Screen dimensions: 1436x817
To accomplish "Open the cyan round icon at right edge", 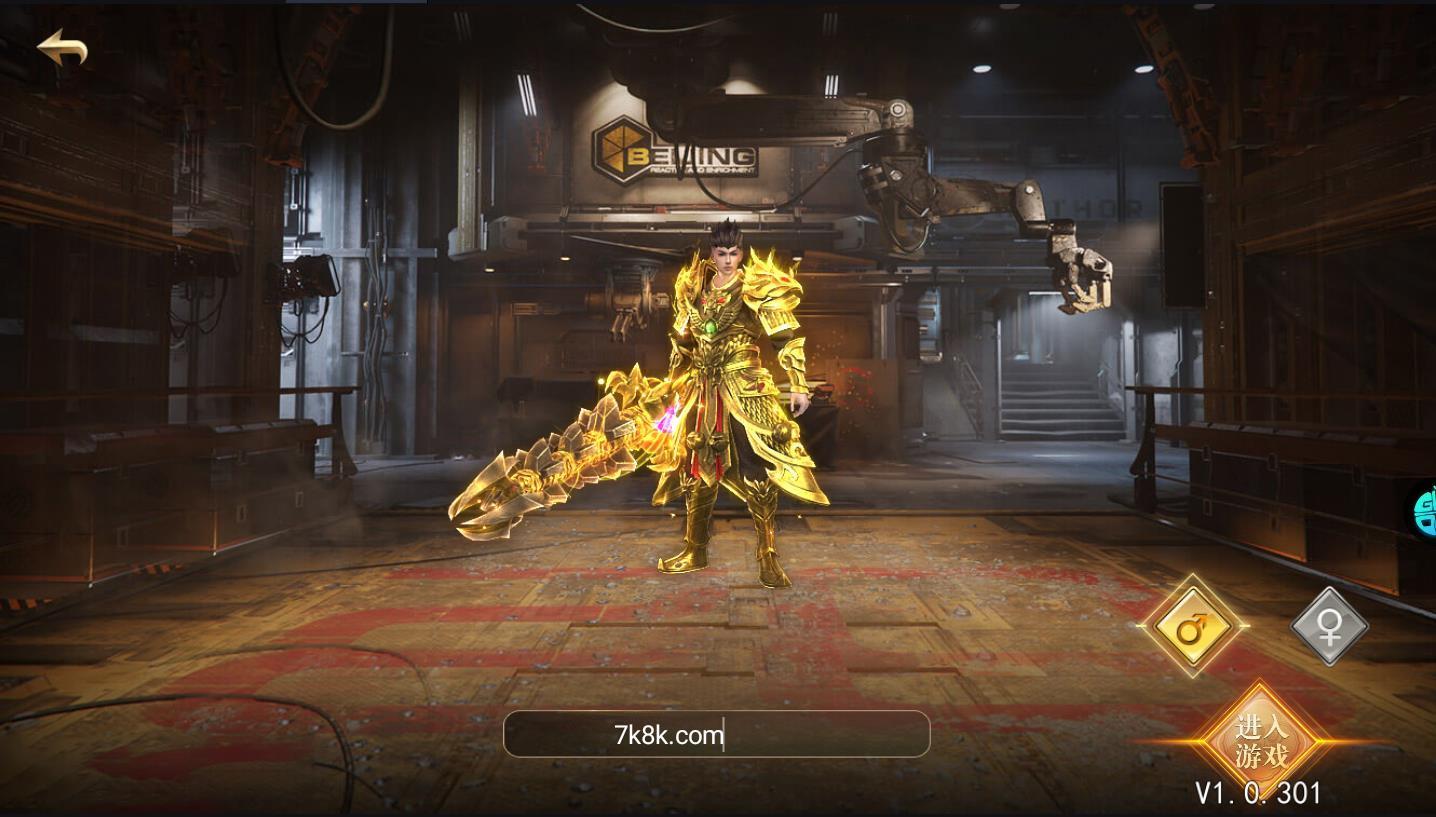I will point(1425,513).
